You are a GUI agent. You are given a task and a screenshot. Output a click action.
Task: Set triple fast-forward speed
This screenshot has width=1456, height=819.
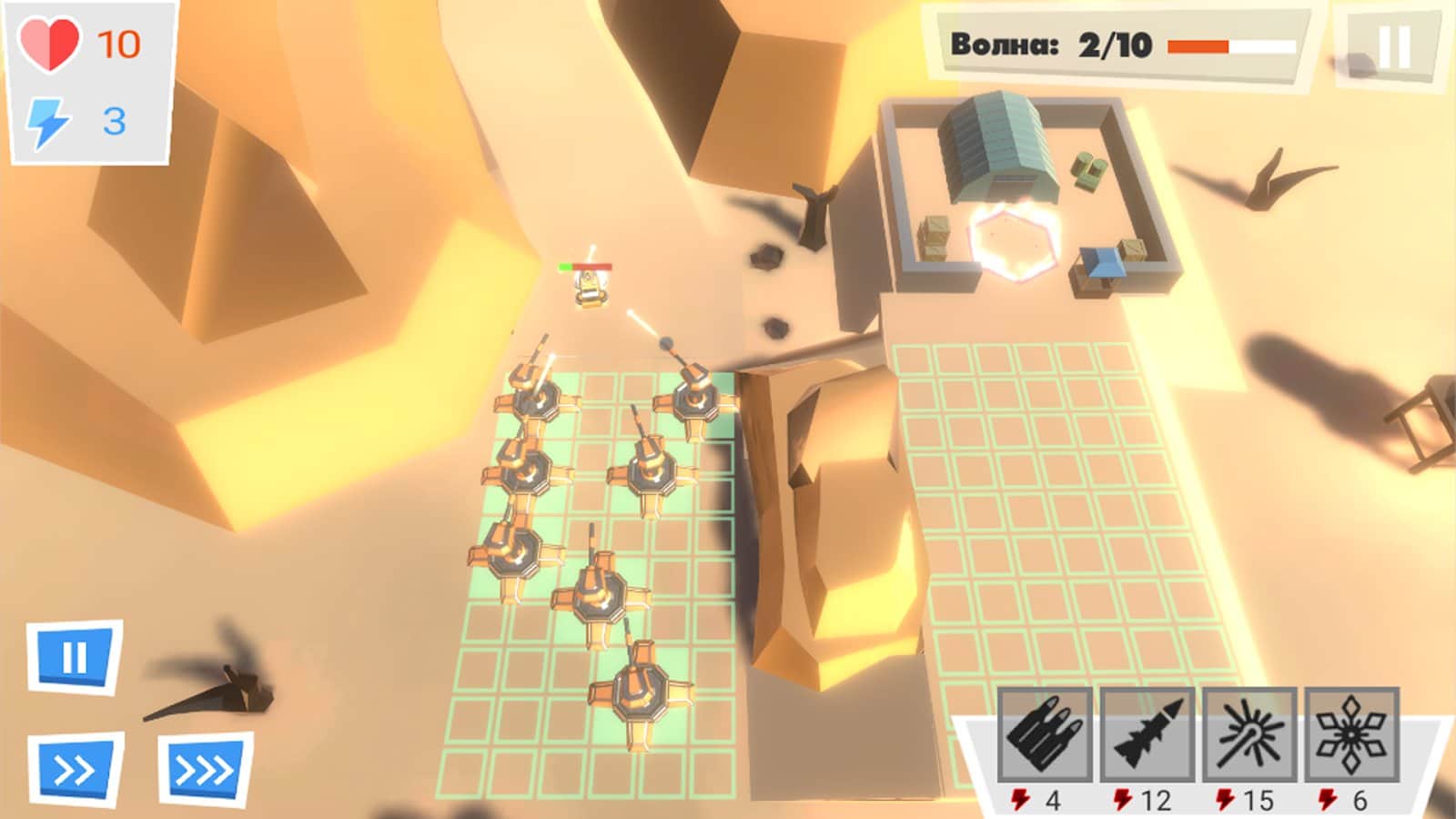[x=205, y=771]
